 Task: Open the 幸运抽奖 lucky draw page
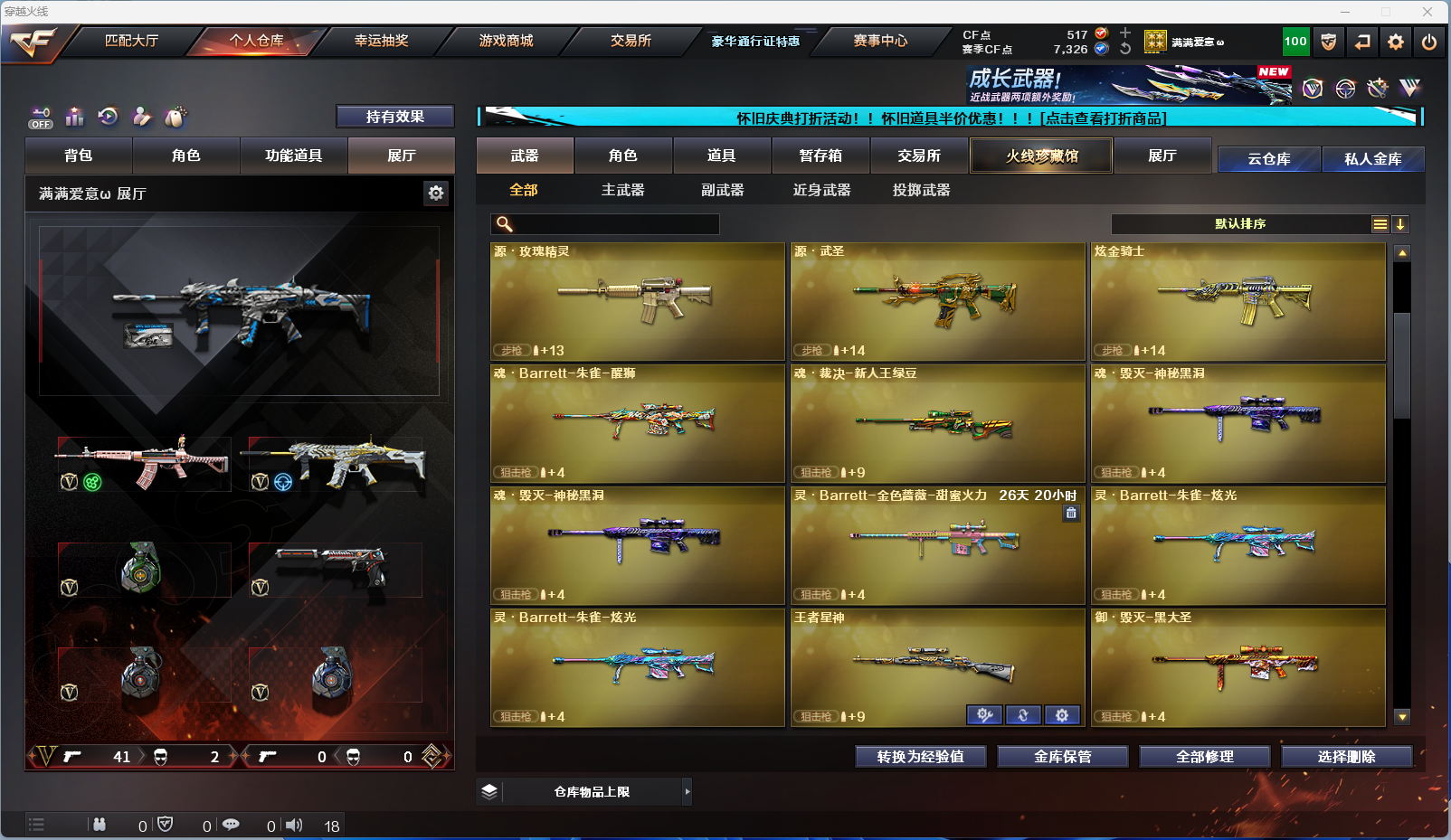click(x=381, y=41)
